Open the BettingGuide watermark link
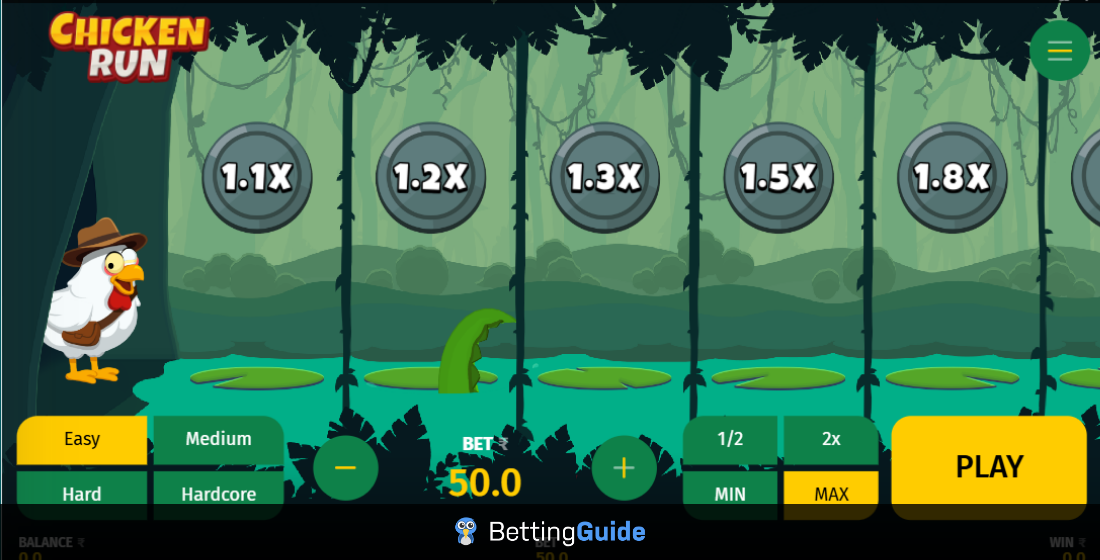Viewport: 1100px width, 560px height. click(x=550, y=531)
